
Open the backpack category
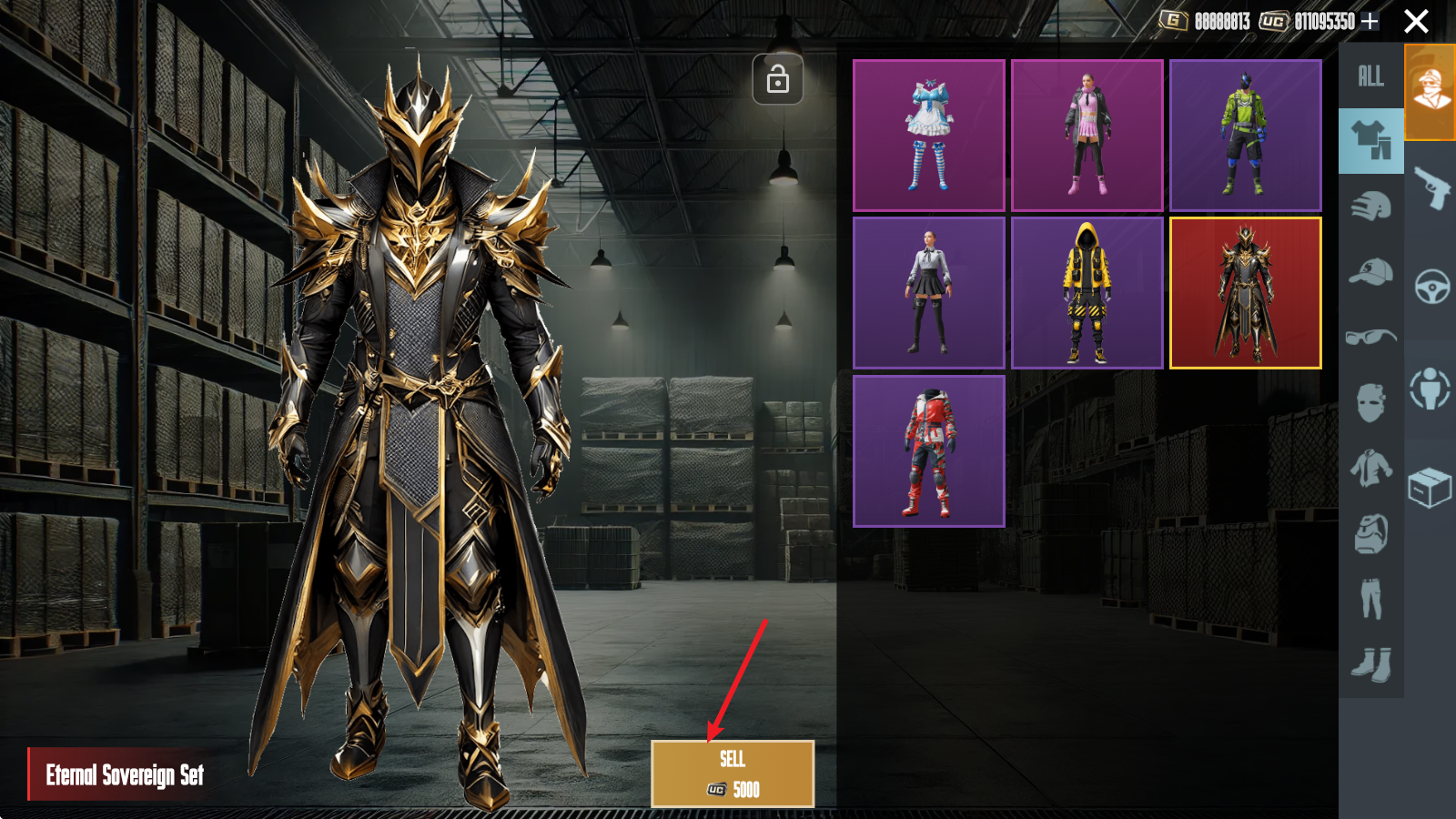(x=1370, y=534)
